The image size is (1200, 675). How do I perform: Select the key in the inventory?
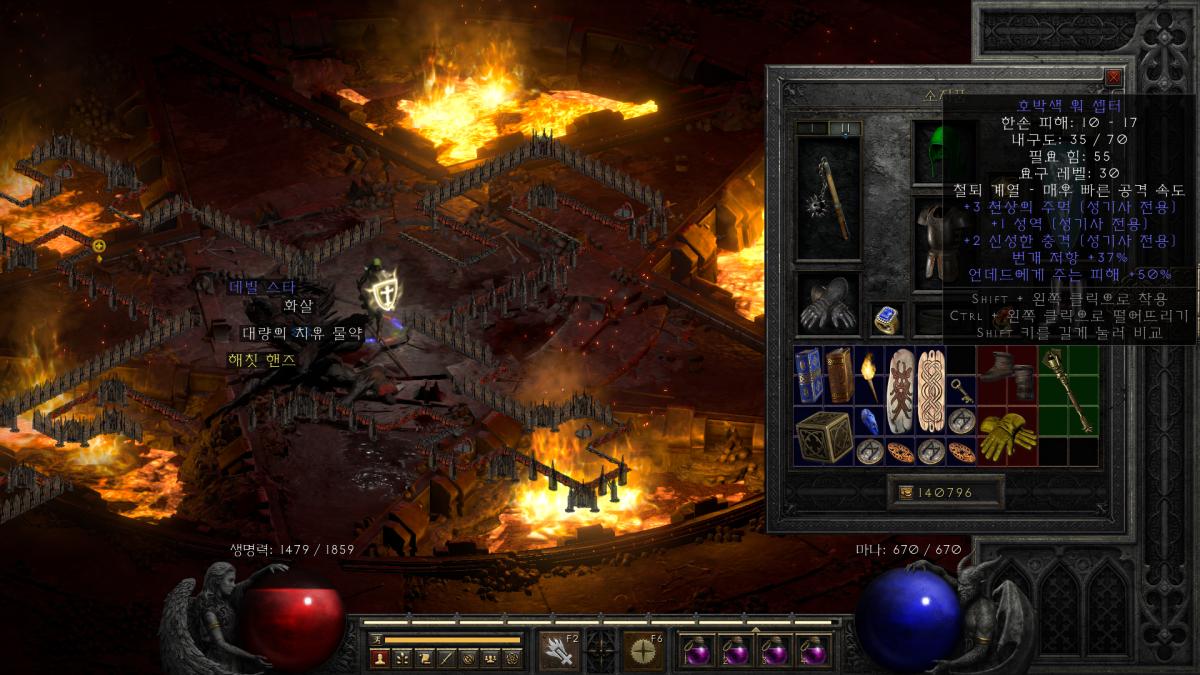tap(961, 390)
